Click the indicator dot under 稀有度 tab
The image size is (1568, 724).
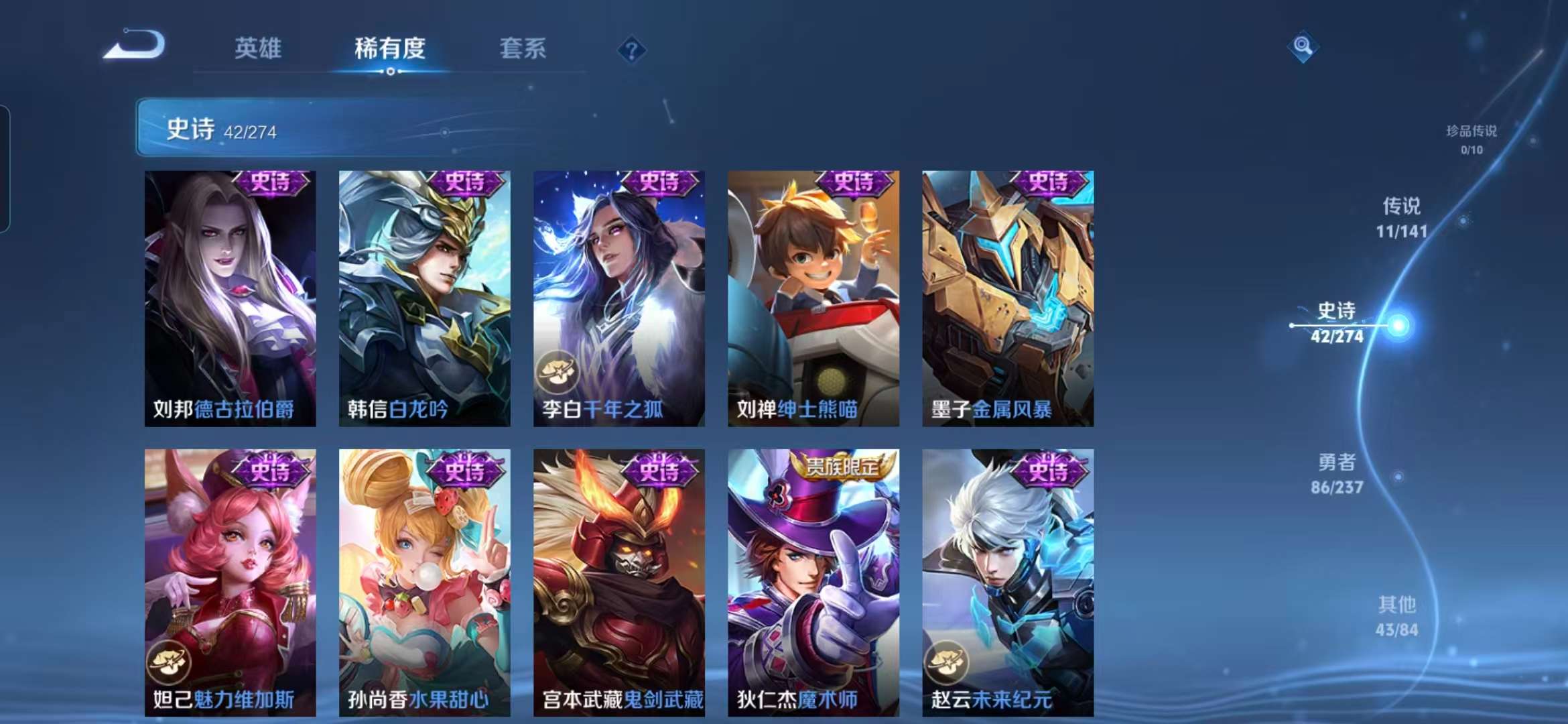point(392,73)
